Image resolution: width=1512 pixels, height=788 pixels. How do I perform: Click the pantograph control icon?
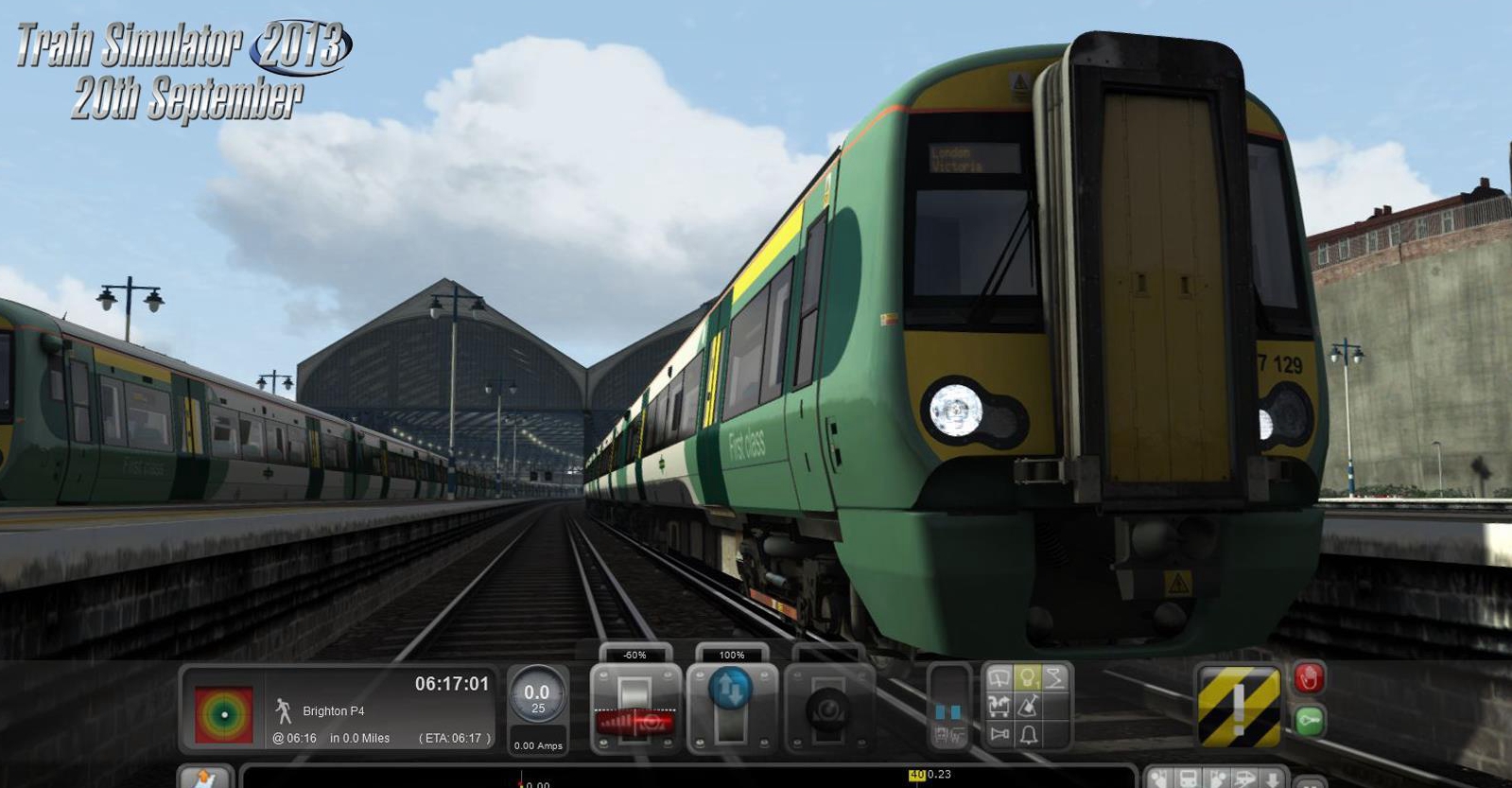point(1056,677)
